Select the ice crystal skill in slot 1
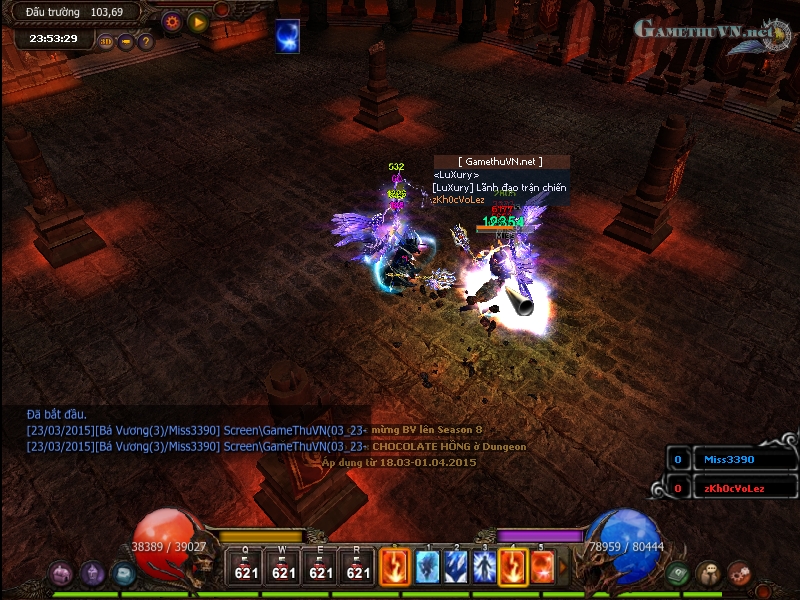 click(428, 567)
